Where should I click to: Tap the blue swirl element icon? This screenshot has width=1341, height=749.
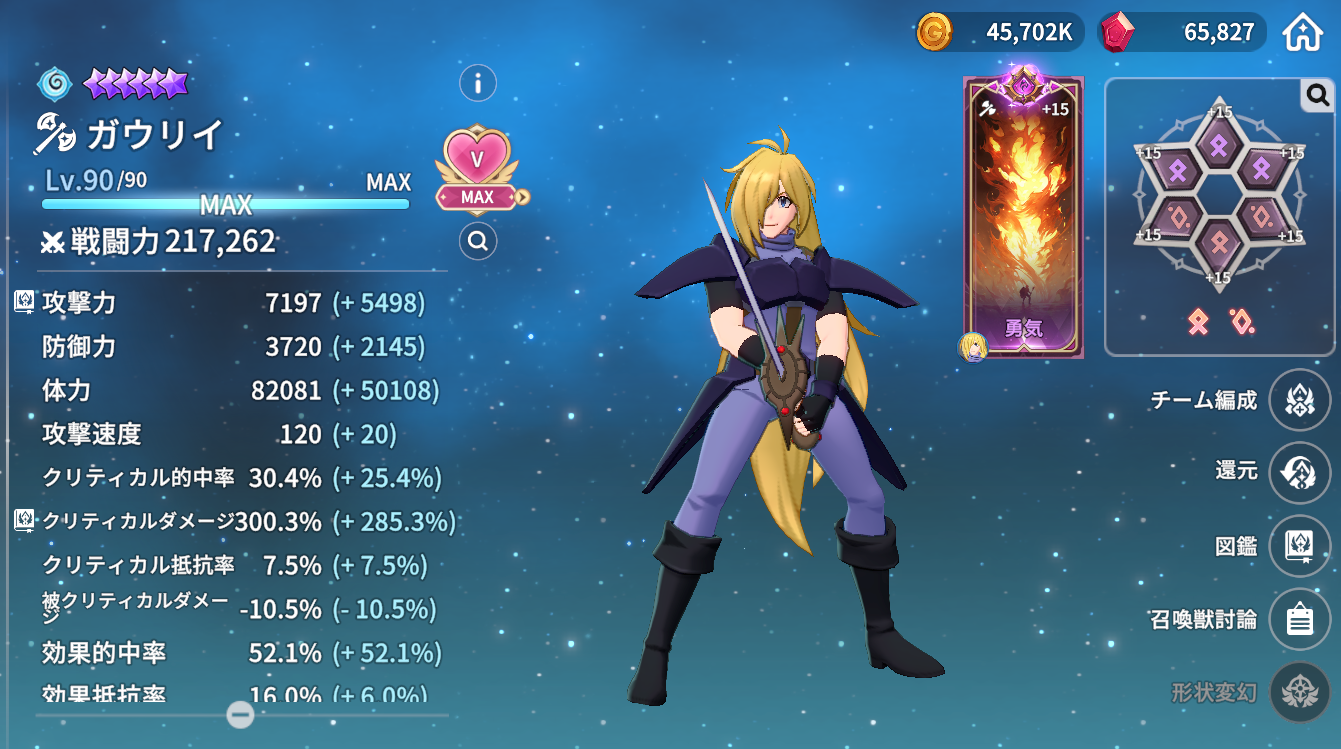(54, 83)
